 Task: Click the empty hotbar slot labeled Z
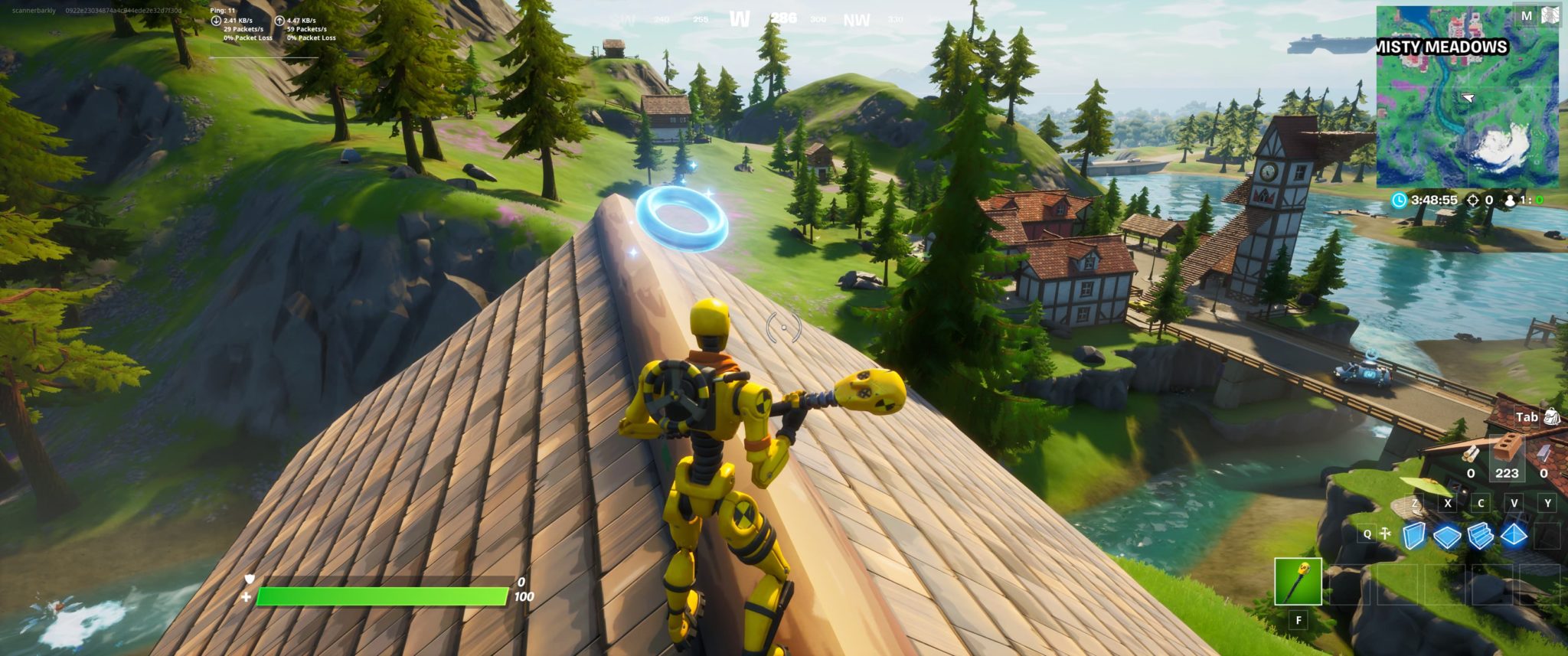tap(1415, 504)
